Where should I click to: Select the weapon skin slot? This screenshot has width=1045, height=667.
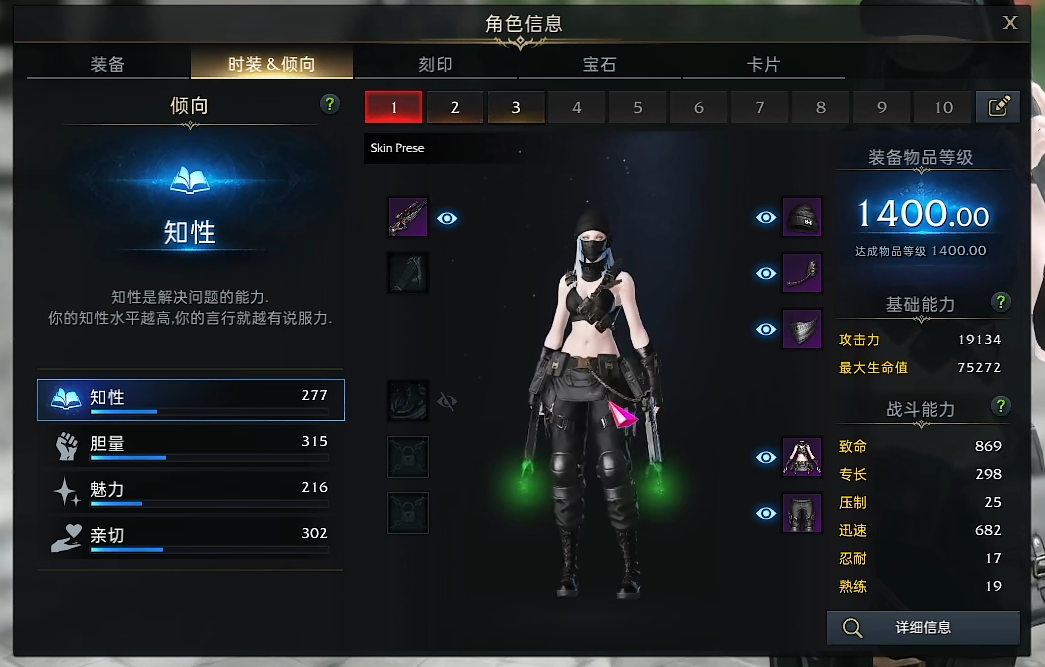point(408,217)
